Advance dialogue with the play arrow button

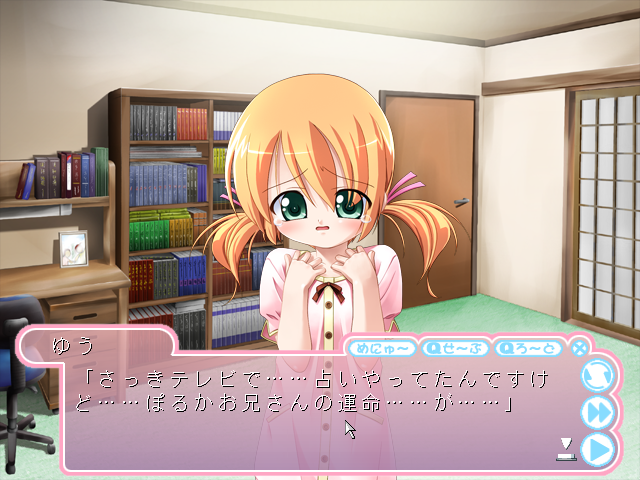[597, 449]
